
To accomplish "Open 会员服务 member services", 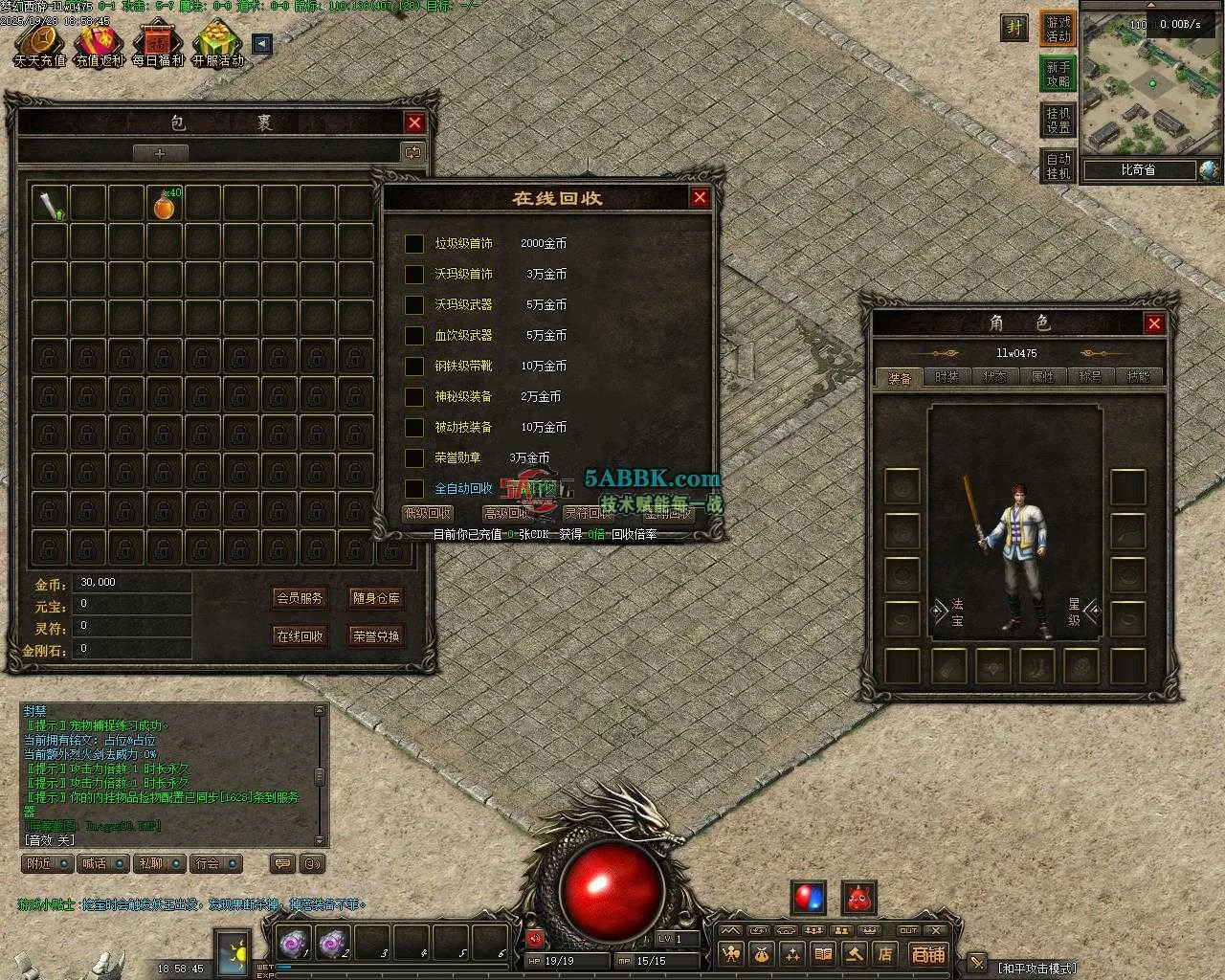I will (x=301, y=598).
